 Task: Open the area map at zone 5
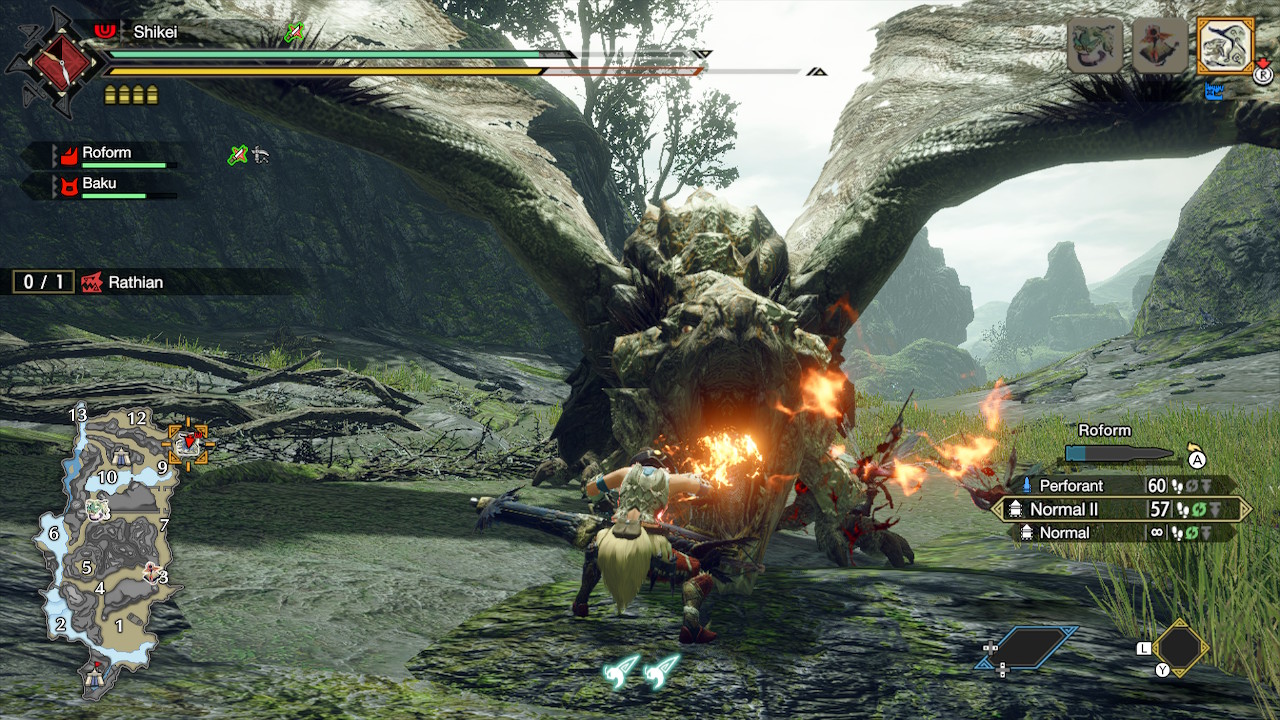coord(87,567)
